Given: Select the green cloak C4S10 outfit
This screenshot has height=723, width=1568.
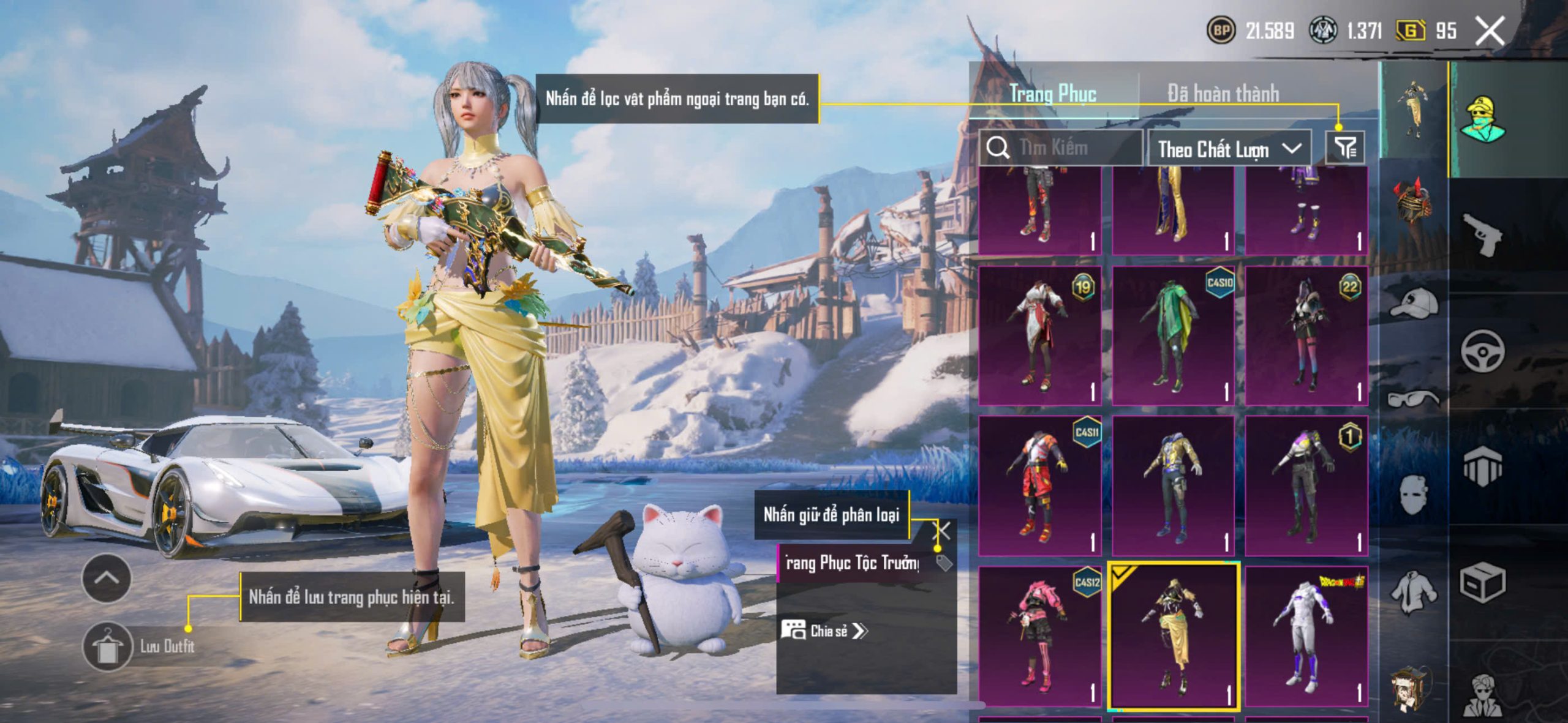Looking at the screenshot, I should (x=1172, y=335).
